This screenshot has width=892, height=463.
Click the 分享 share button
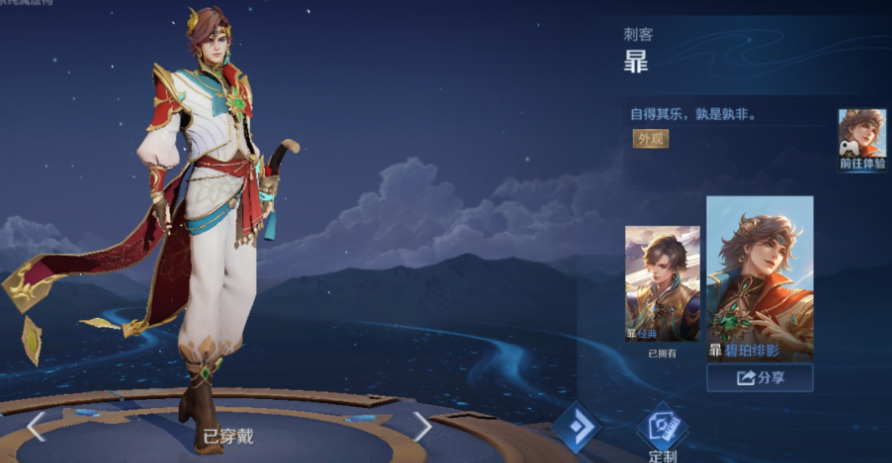[759, 378]
